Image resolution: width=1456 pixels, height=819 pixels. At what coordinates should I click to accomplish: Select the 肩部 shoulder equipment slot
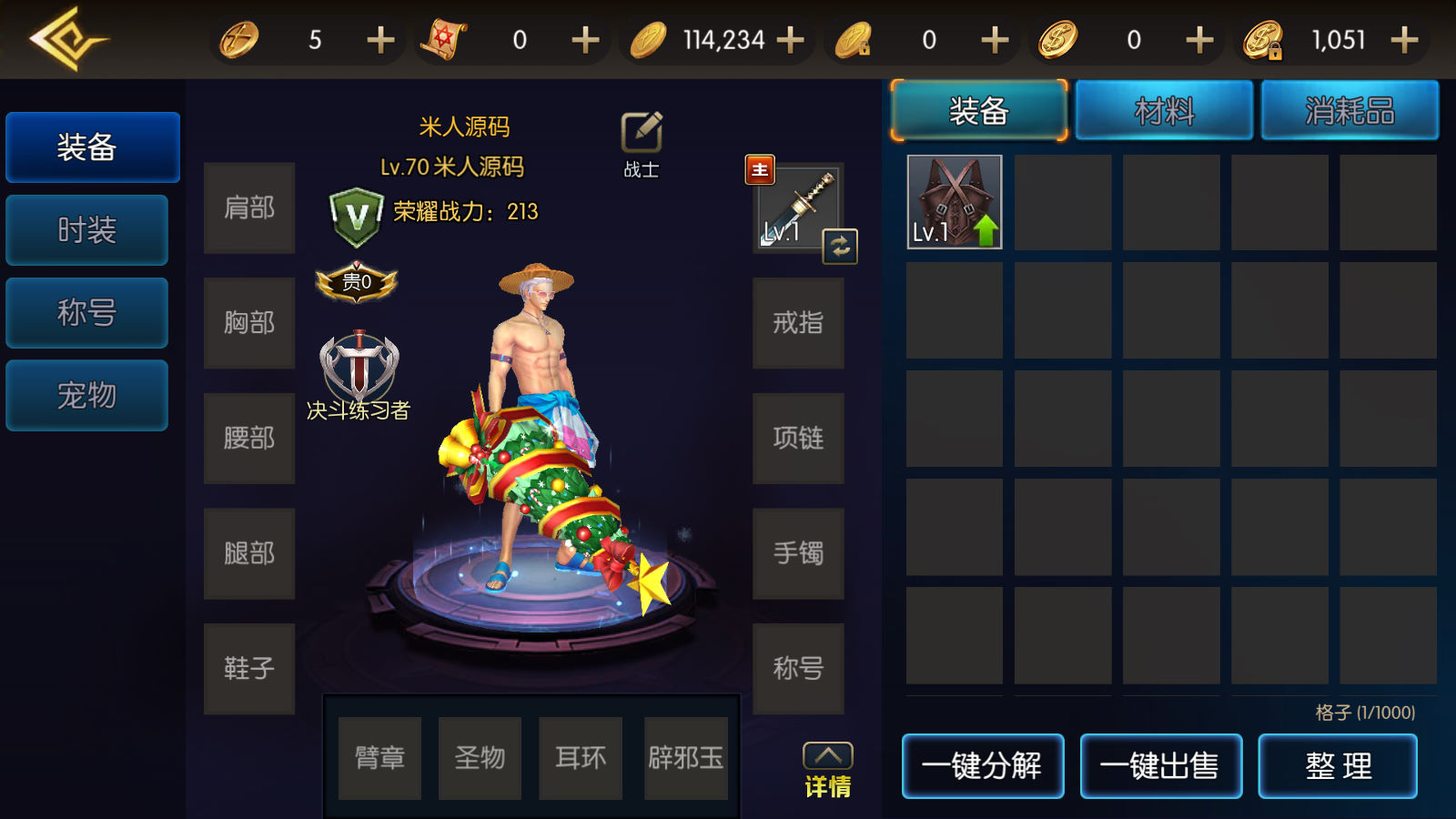coord(249,208)
